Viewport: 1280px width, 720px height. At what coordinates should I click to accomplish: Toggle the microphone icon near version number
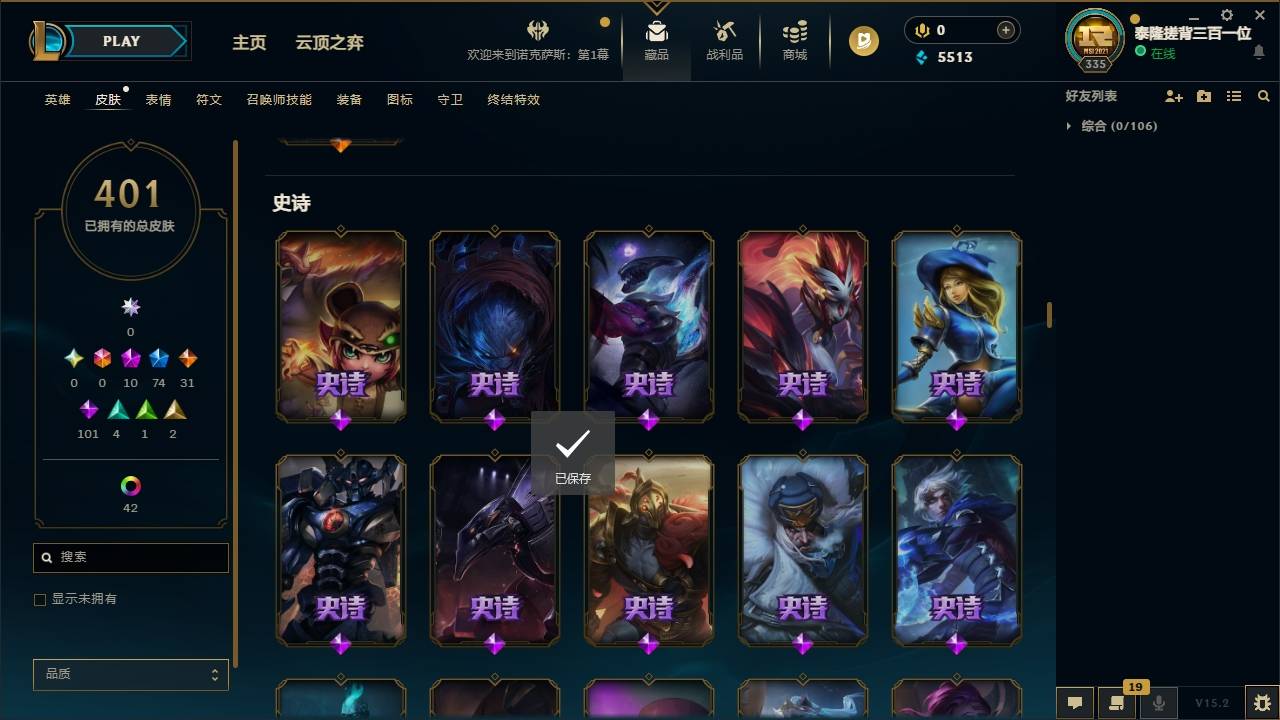click(x=1158, y=704)
